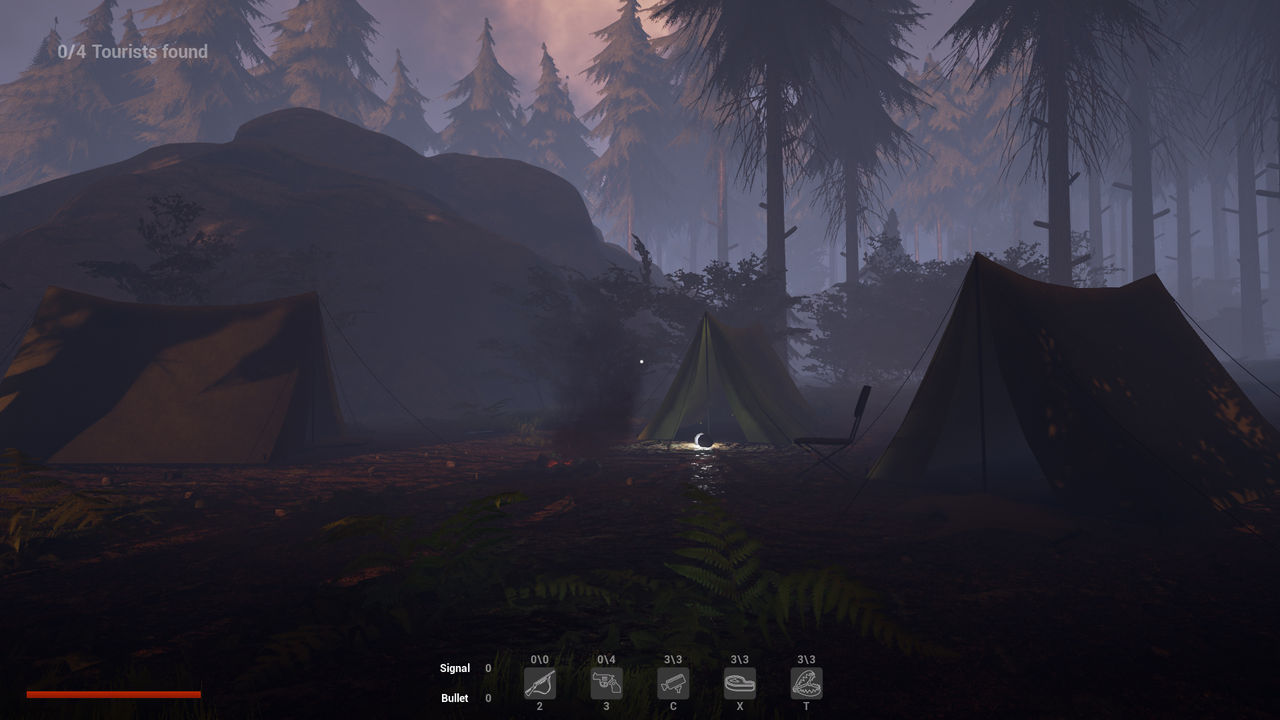
Task: Click the 0\4 counter above the revolver
Action: pyautogui.click(x=606, y=660)
